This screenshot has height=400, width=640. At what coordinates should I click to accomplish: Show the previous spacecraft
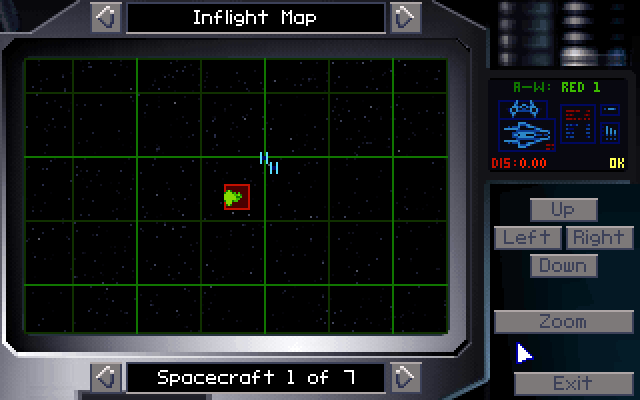[x=107, y=377]
